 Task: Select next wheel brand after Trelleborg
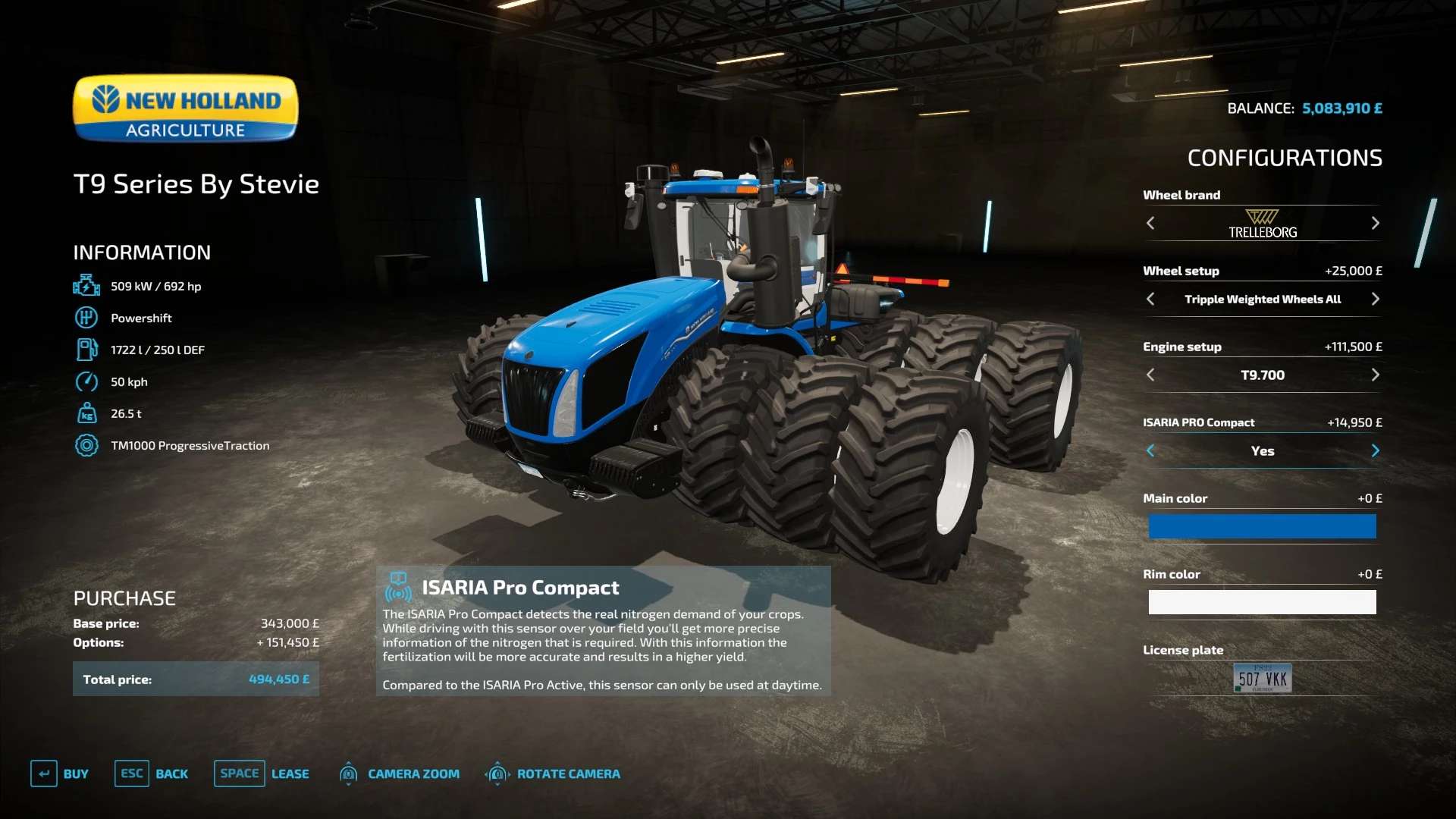tap(1375, 223)
